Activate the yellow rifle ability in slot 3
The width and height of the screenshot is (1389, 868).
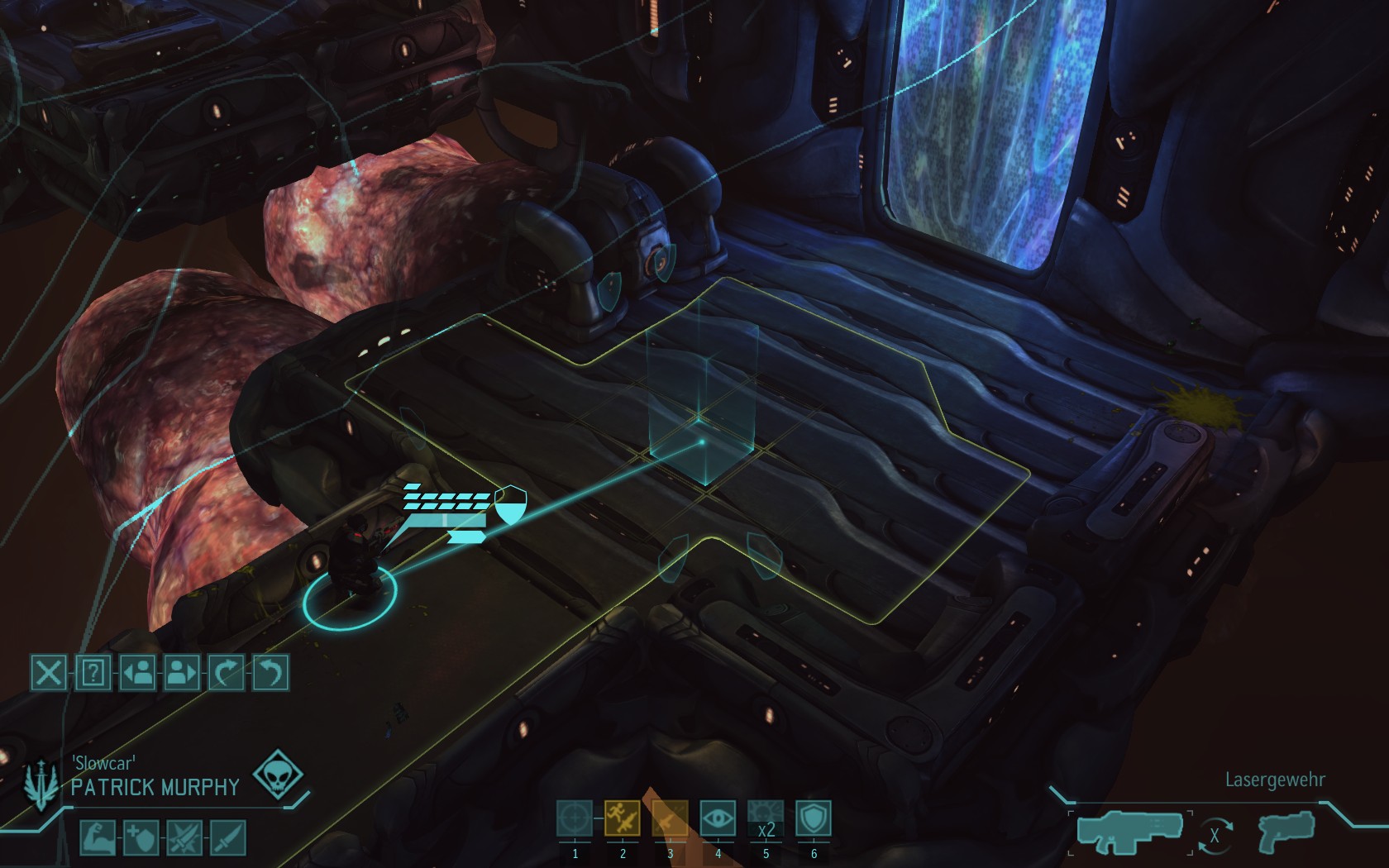coord(670,818)
